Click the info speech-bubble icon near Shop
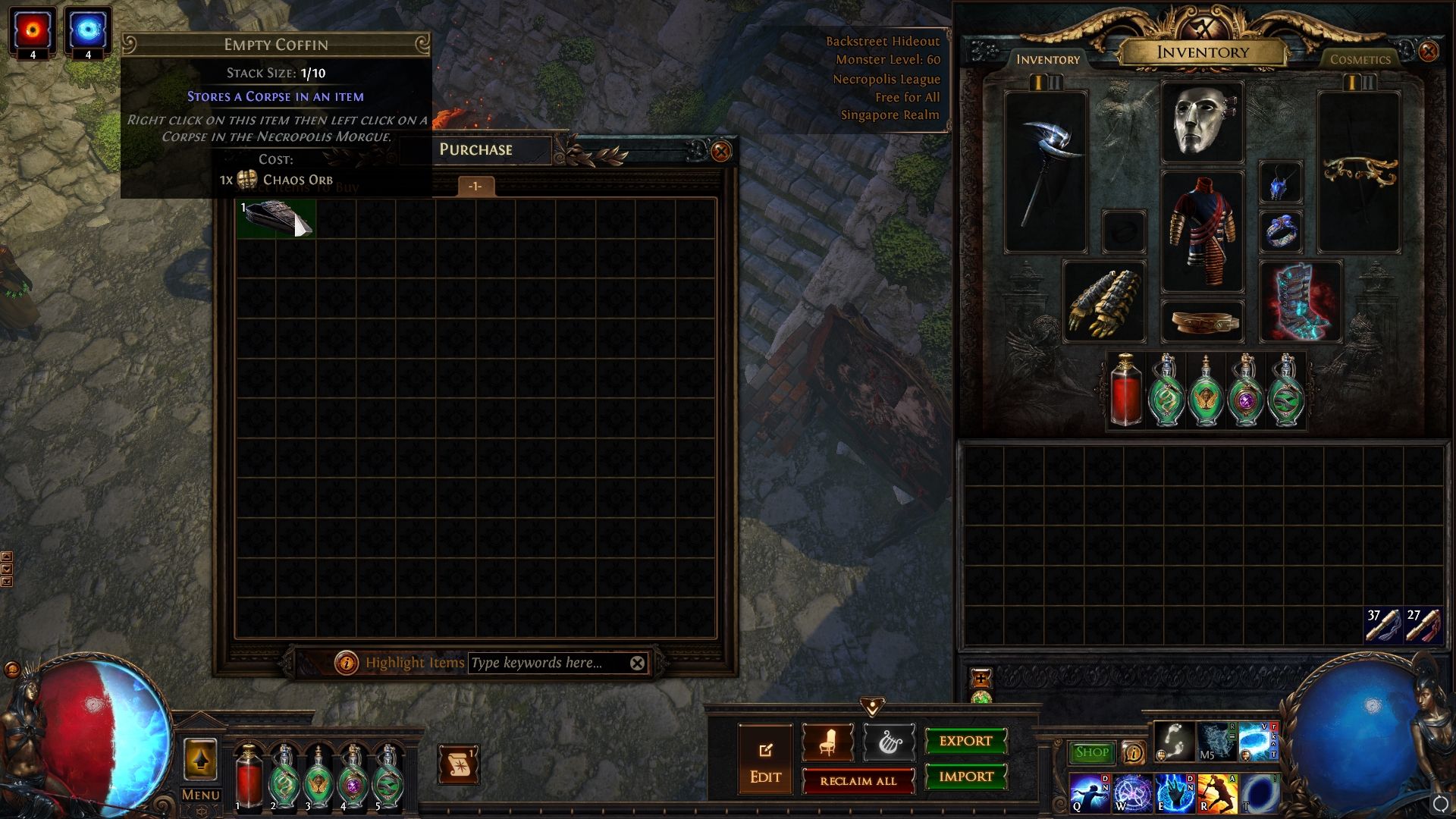 coord(1133,752)
